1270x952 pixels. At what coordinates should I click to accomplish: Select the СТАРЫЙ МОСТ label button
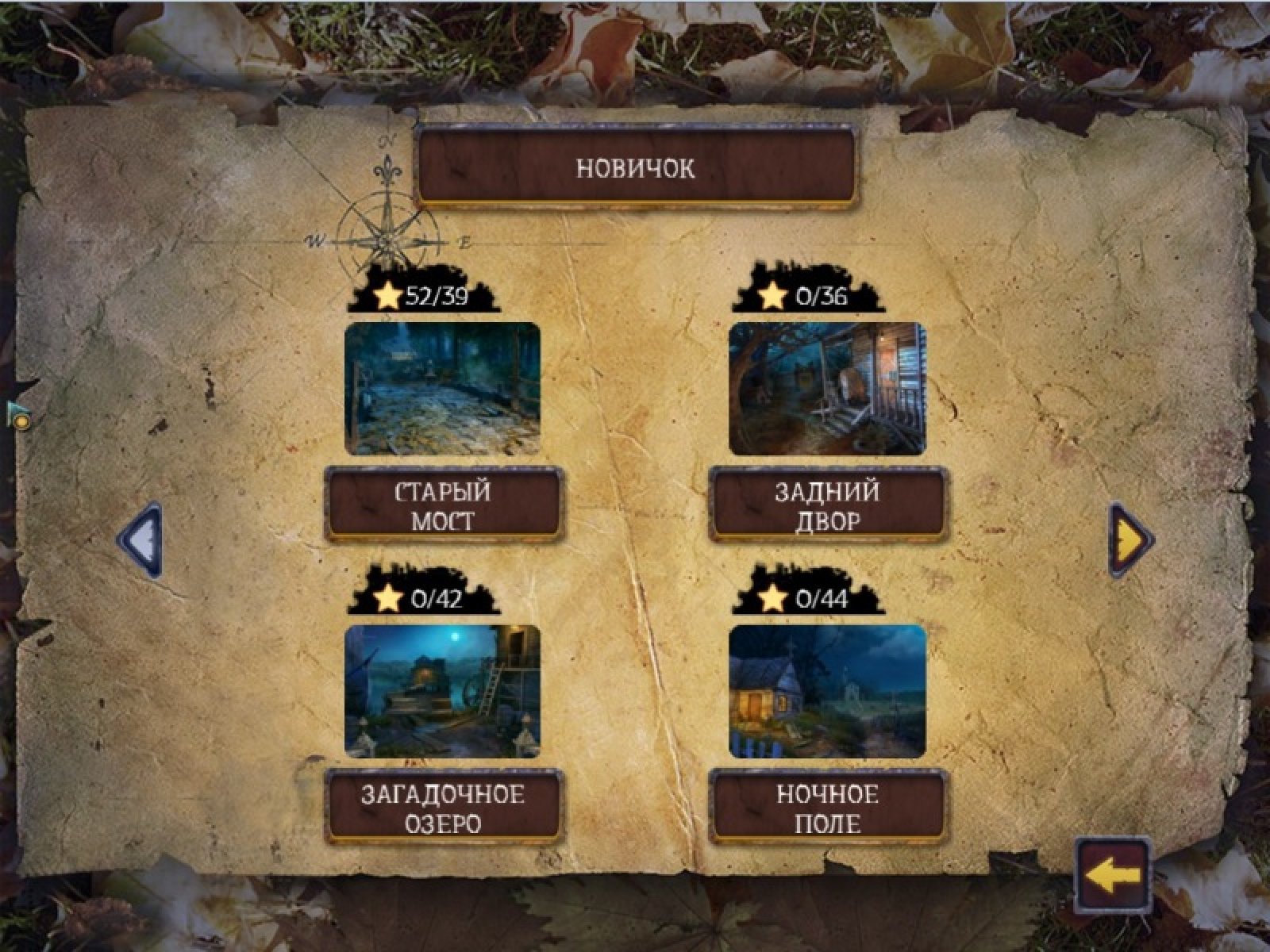pyautogui.click(x=442, y=506)
